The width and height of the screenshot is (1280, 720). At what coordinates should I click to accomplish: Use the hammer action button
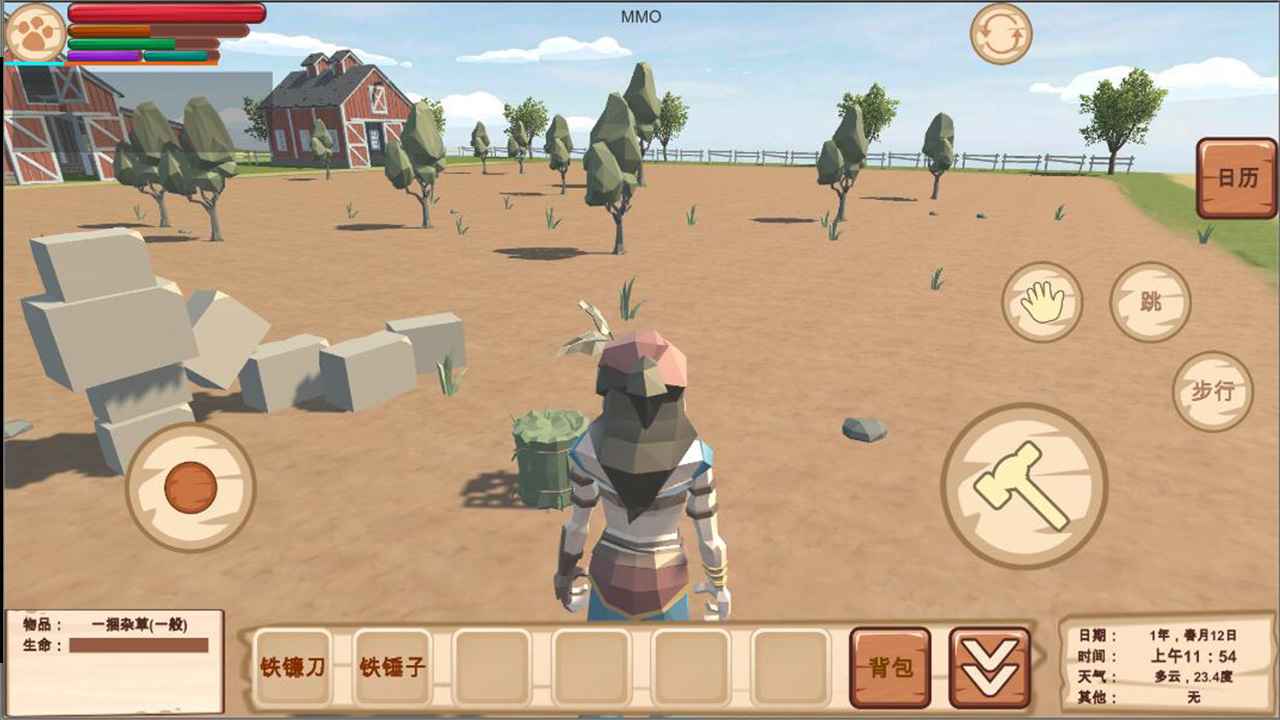click(x=1023, y=486)
